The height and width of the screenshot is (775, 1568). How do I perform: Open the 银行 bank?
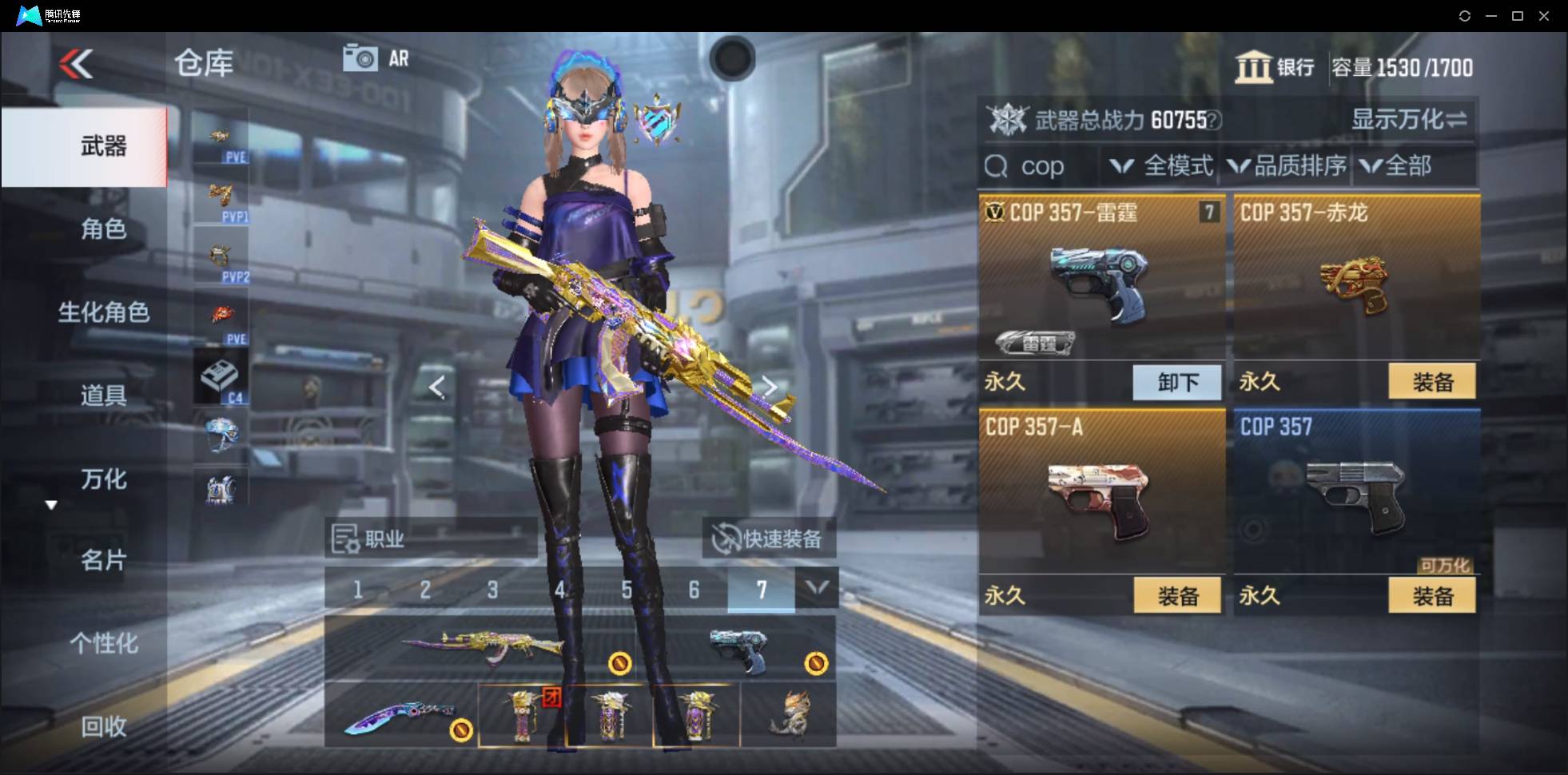tap(1275, 68)
